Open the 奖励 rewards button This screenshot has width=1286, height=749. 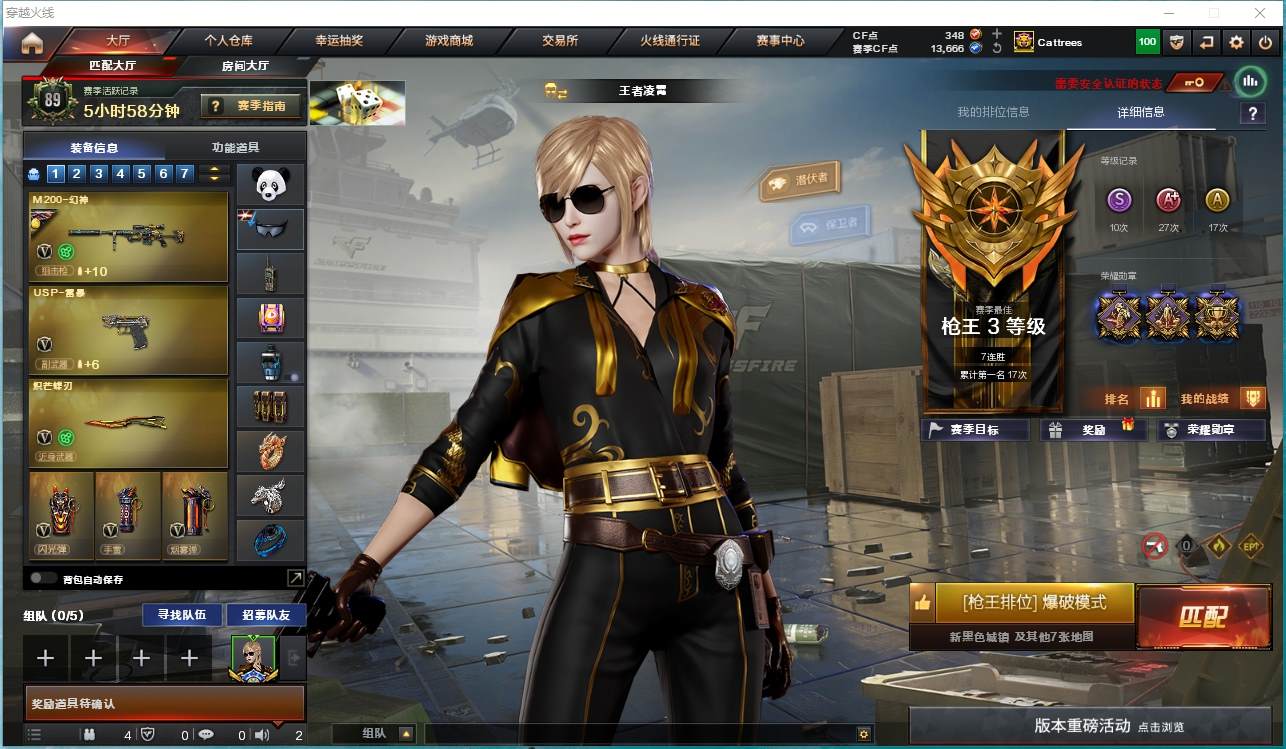pyautogui.click(x=1093, y=430)
